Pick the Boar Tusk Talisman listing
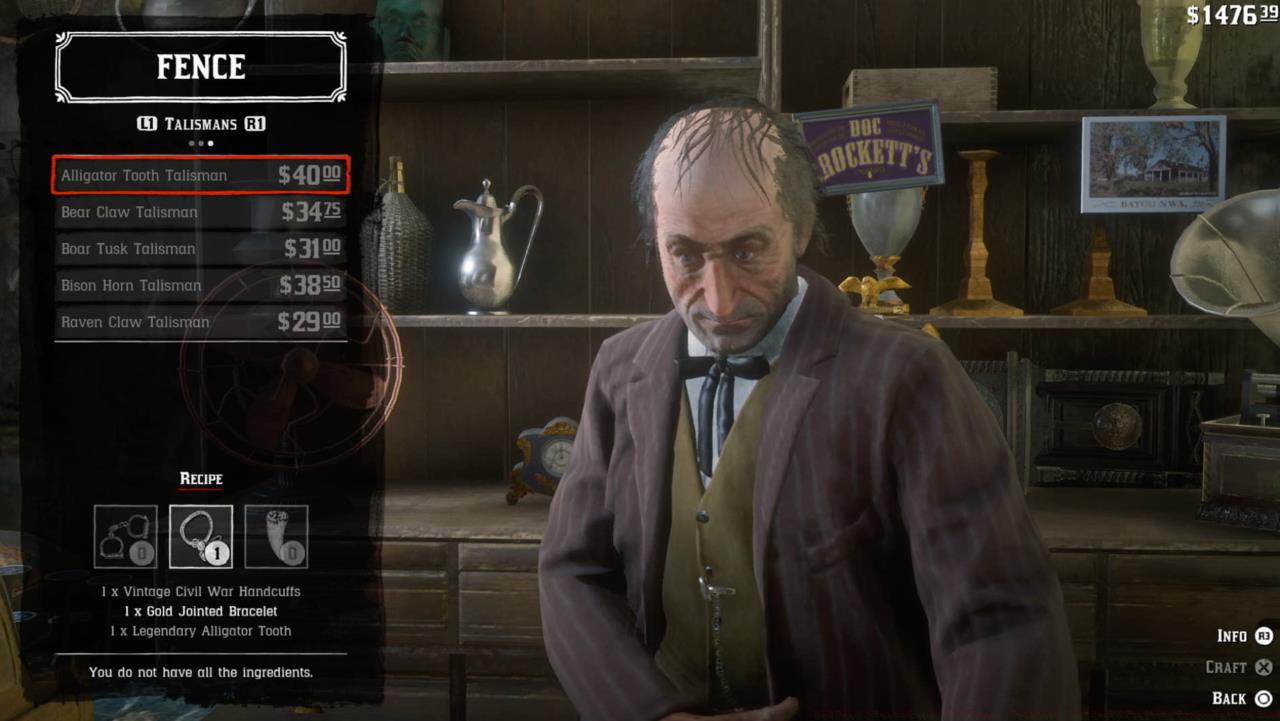Viewport: 1280px width, 721px height. [x=200, y=249]
